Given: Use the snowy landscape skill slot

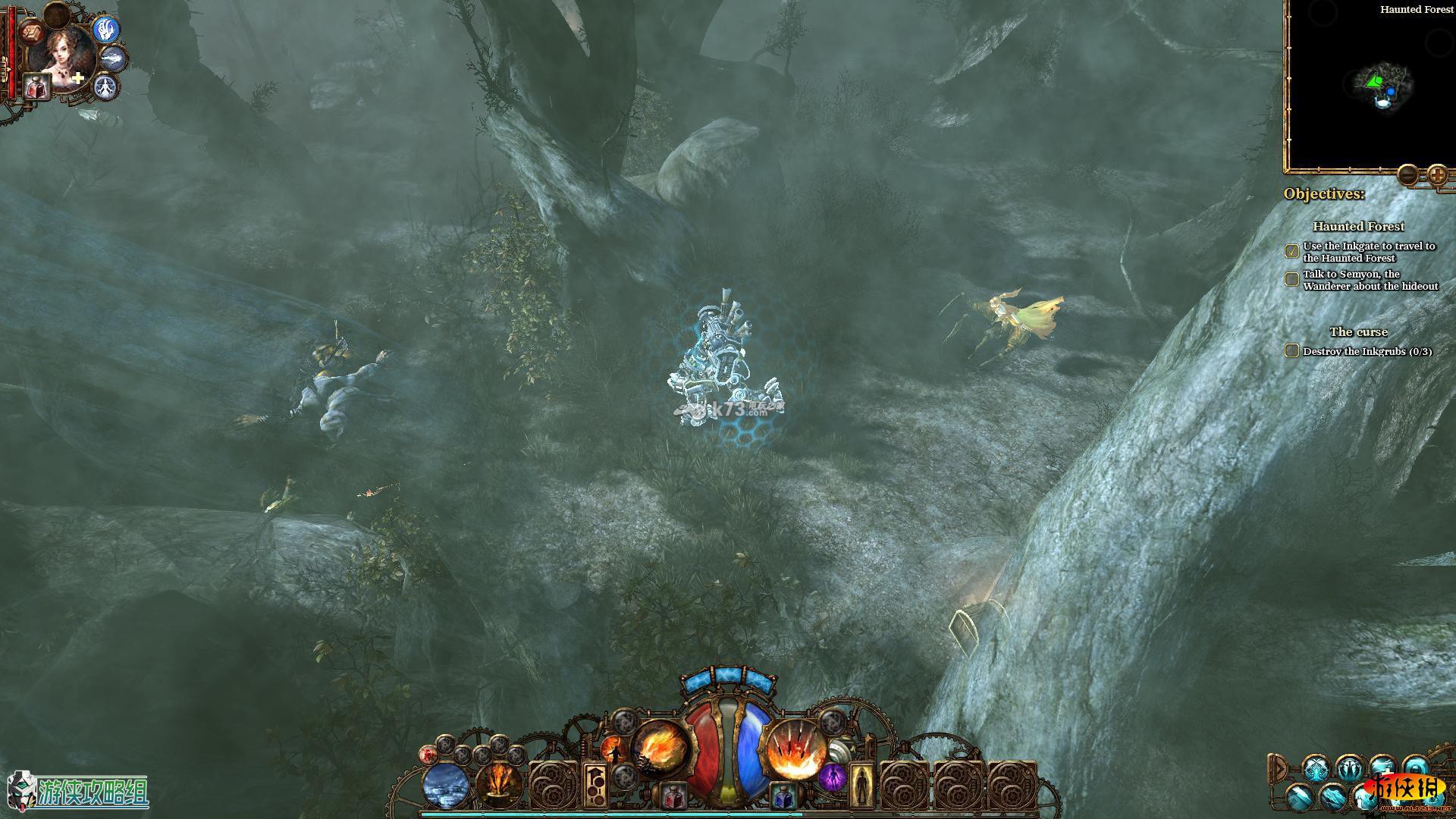Looking at the screenshot, I should [x=446, y=785].
